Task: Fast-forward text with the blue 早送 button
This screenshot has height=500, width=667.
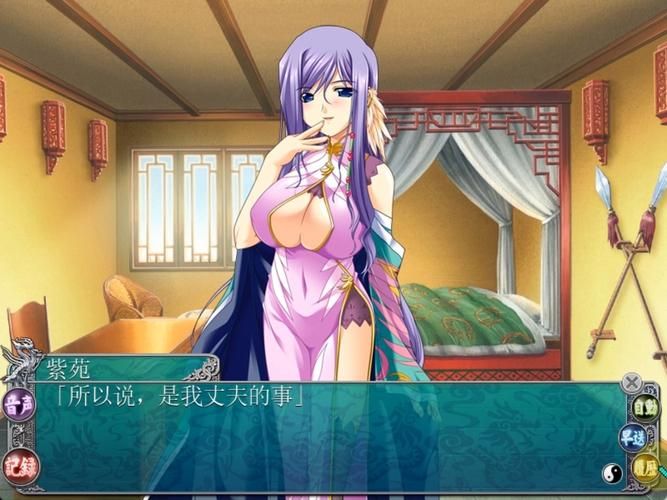Action: point(632,437)
